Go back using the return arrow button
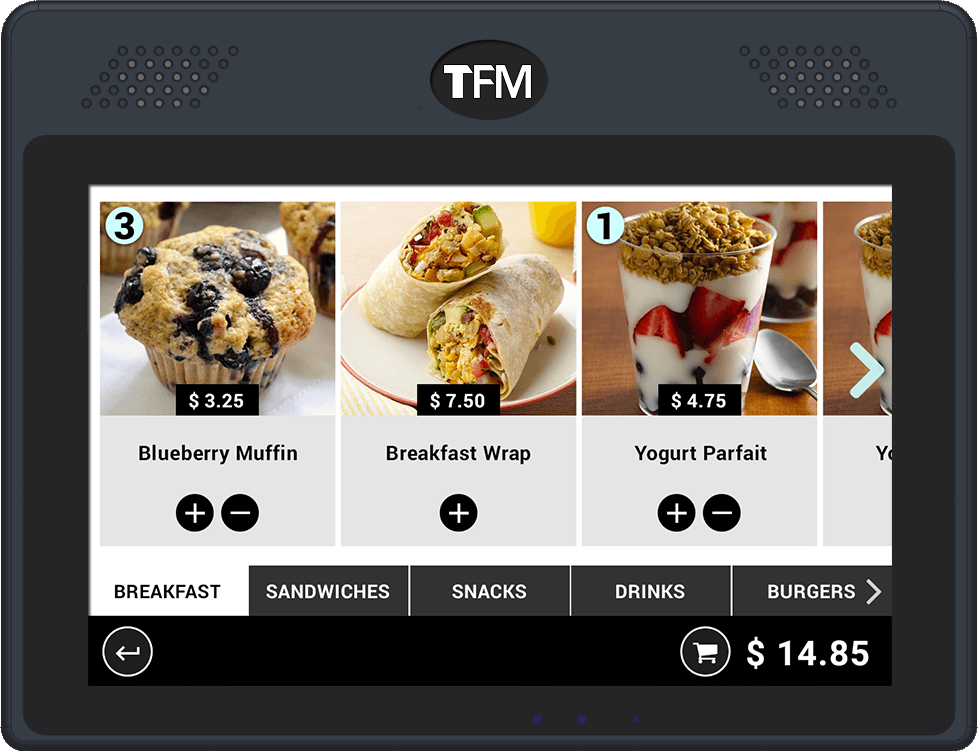 [128, 653]
